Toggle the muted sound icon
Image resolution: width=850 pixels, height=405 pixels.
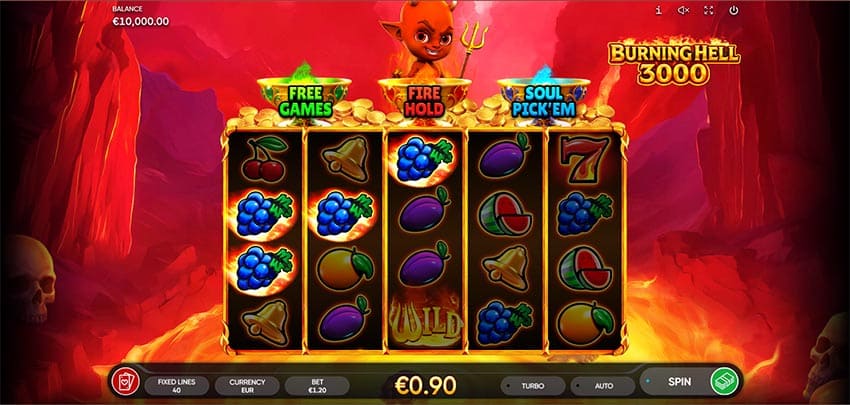684,10
